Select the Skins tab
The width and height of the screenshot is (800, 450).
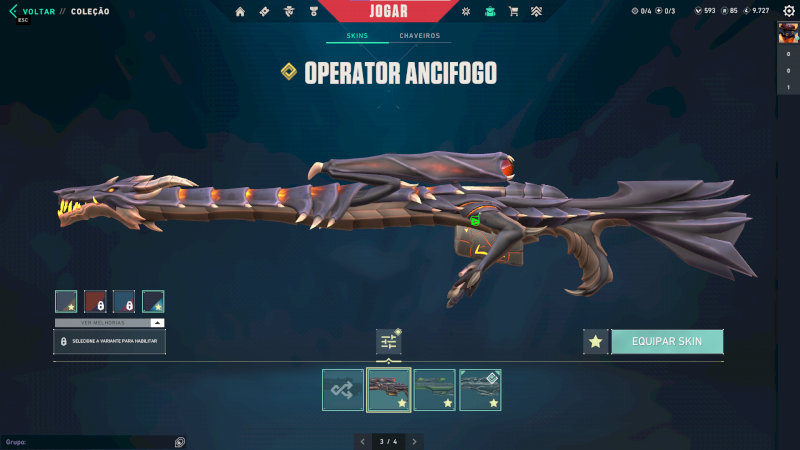(357, 36)
